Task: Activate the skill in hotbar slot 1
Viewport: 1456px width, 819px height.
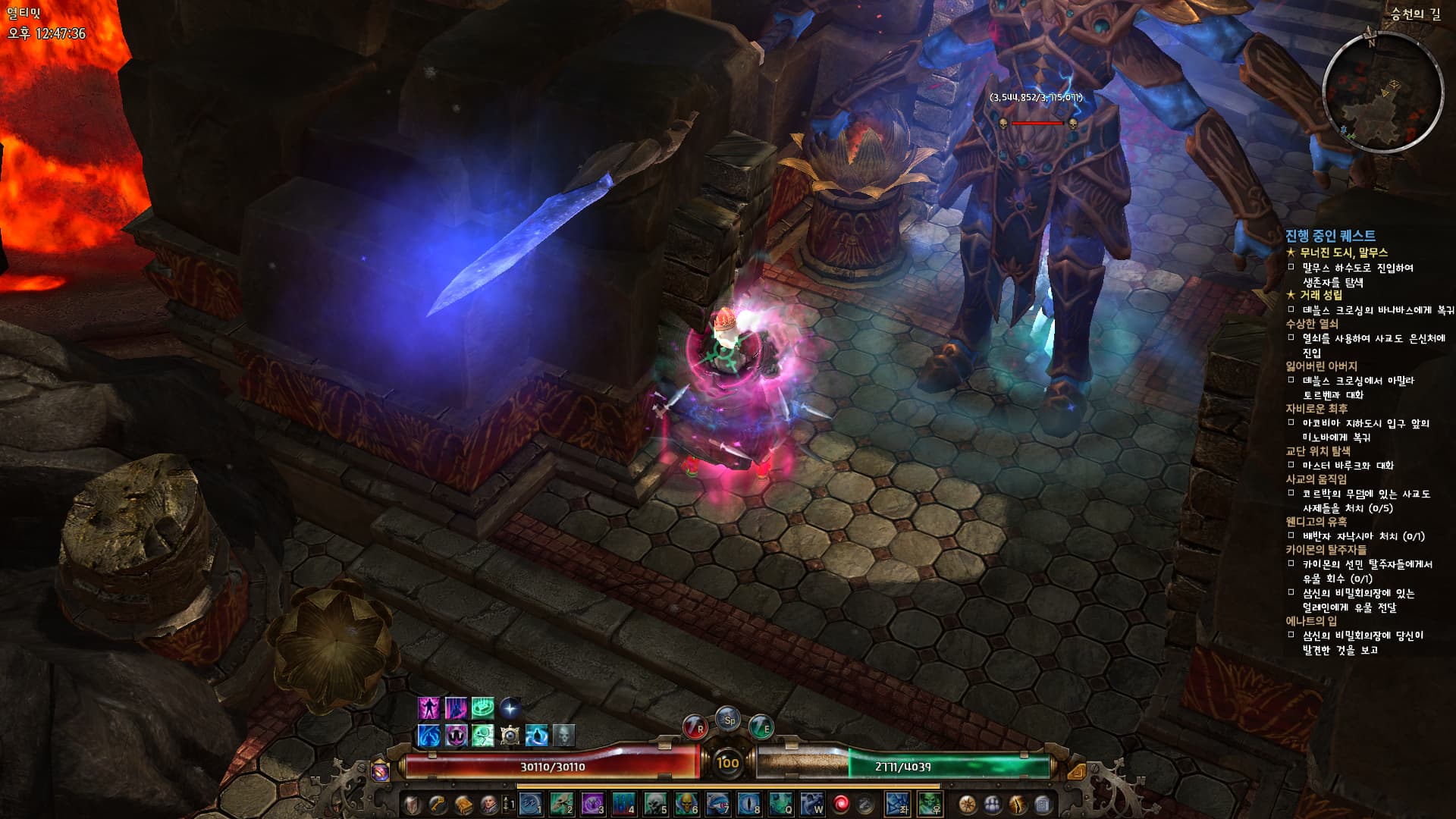Action: 530,804
